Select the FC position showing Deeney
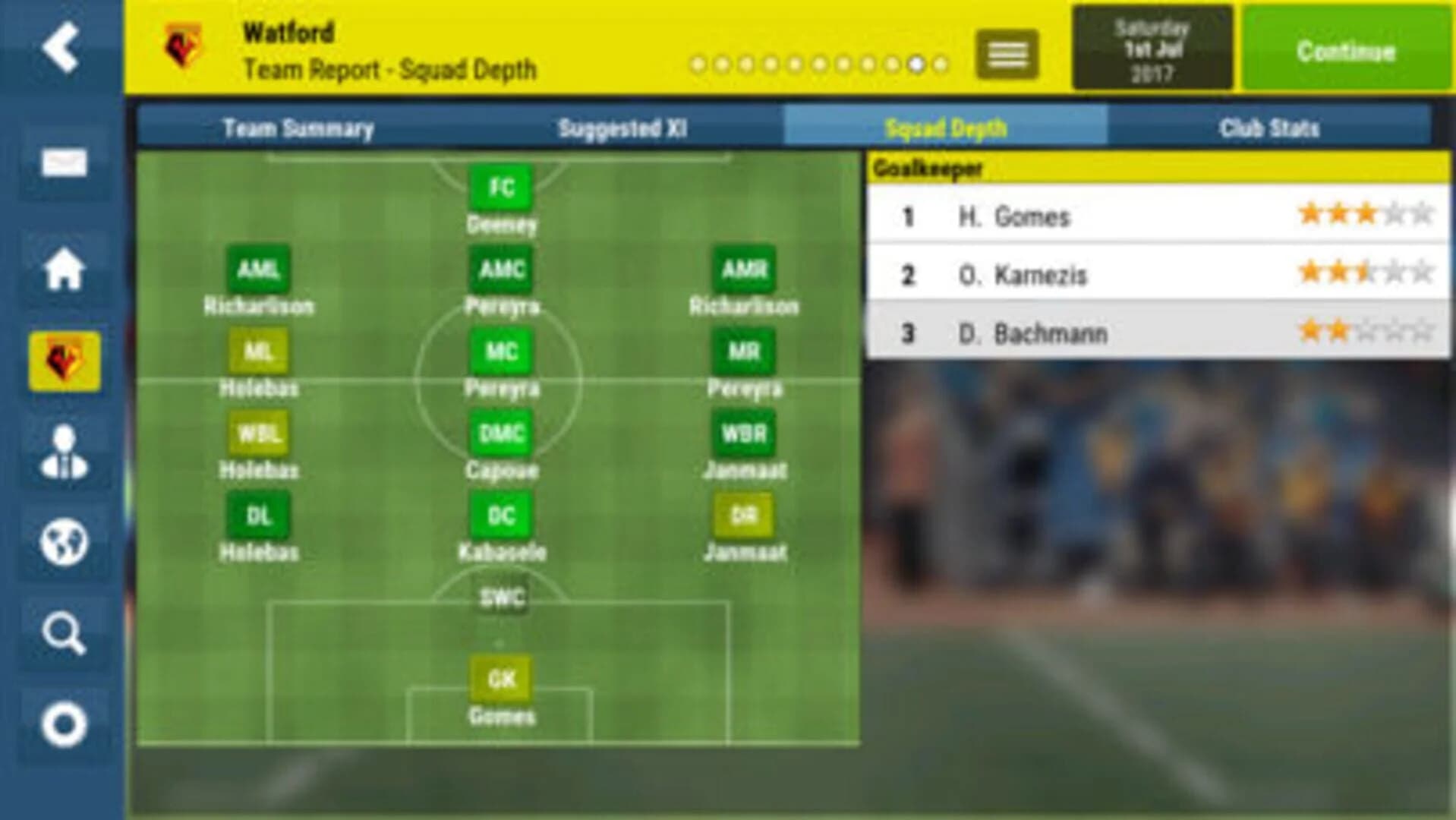1456x820 pixels. click(x=500, y=187)
